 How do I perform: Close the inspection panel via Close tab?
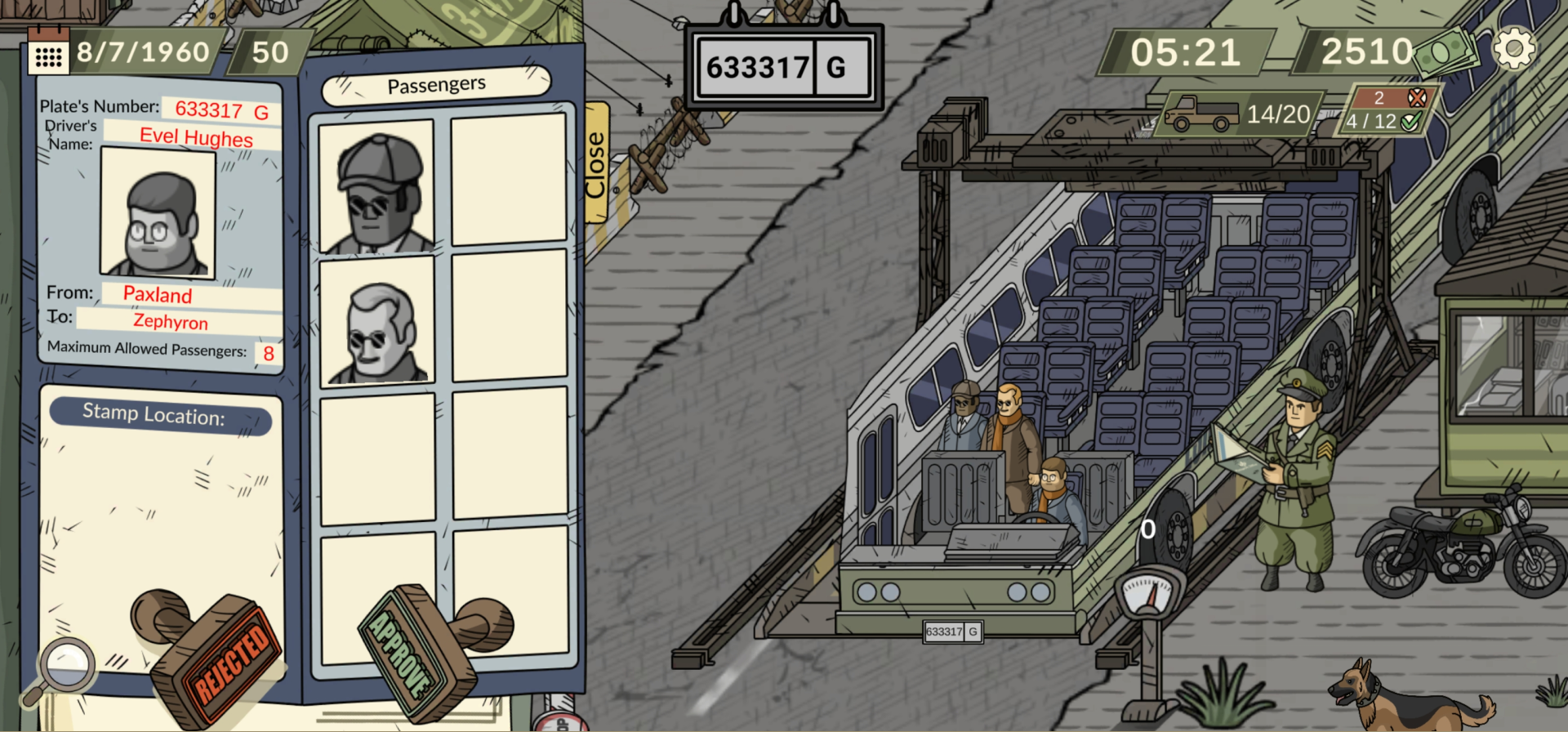pyautogui.click(x=595, y=161)
